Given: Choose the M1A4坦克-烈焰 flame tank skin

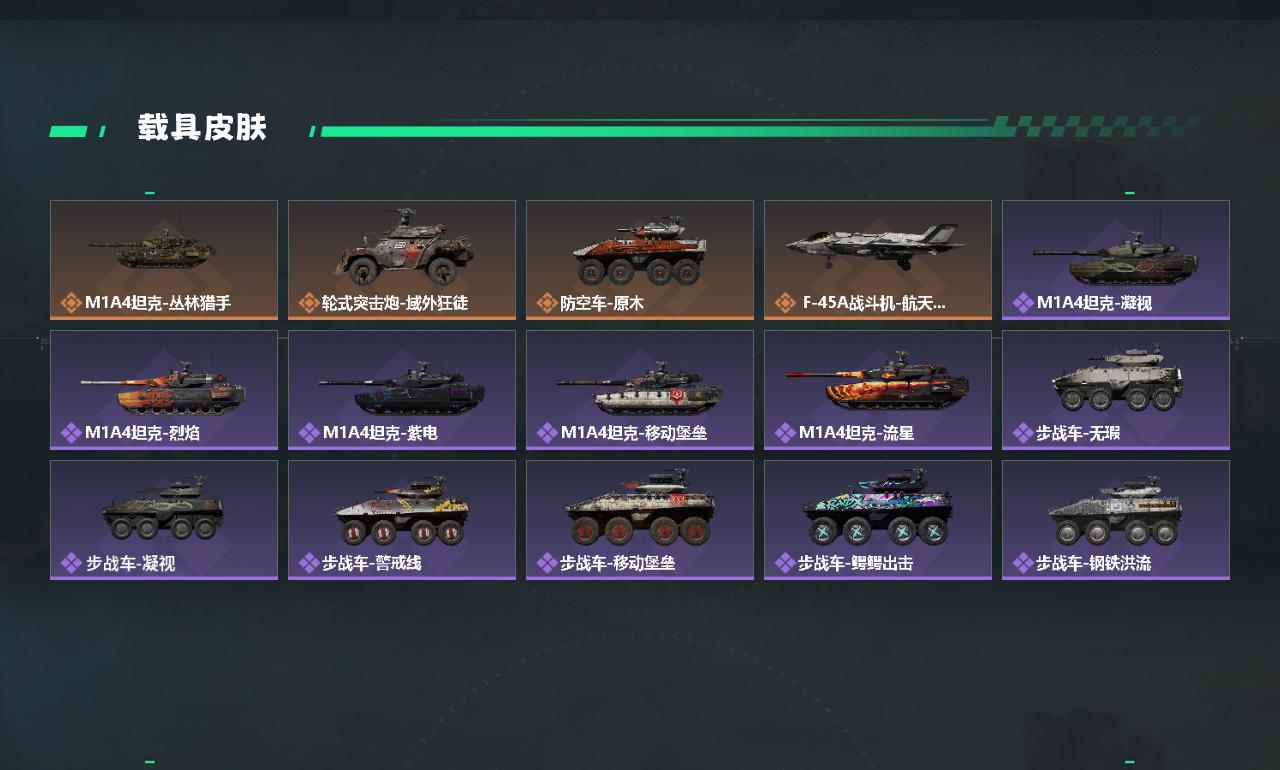Looking at the screenshot, I should [x=164, y=390].
